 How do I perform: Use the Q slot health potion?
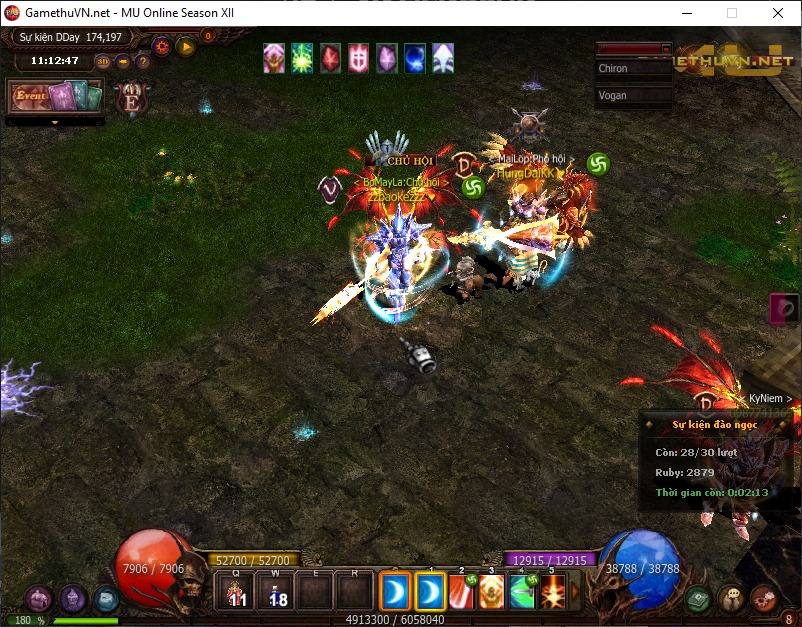tap(237, 592)
